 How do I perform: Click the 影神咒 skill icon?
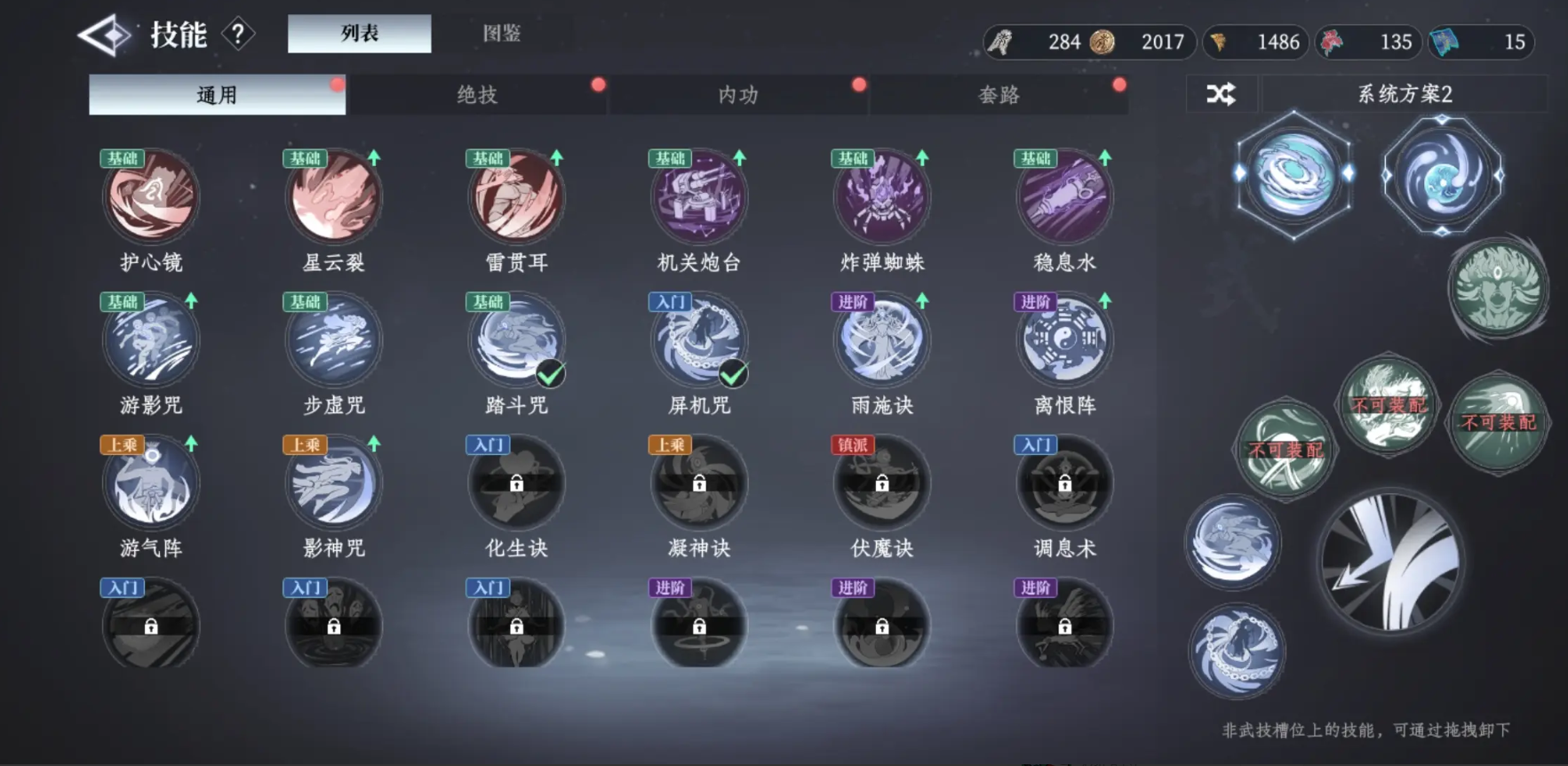click(334, 484)
